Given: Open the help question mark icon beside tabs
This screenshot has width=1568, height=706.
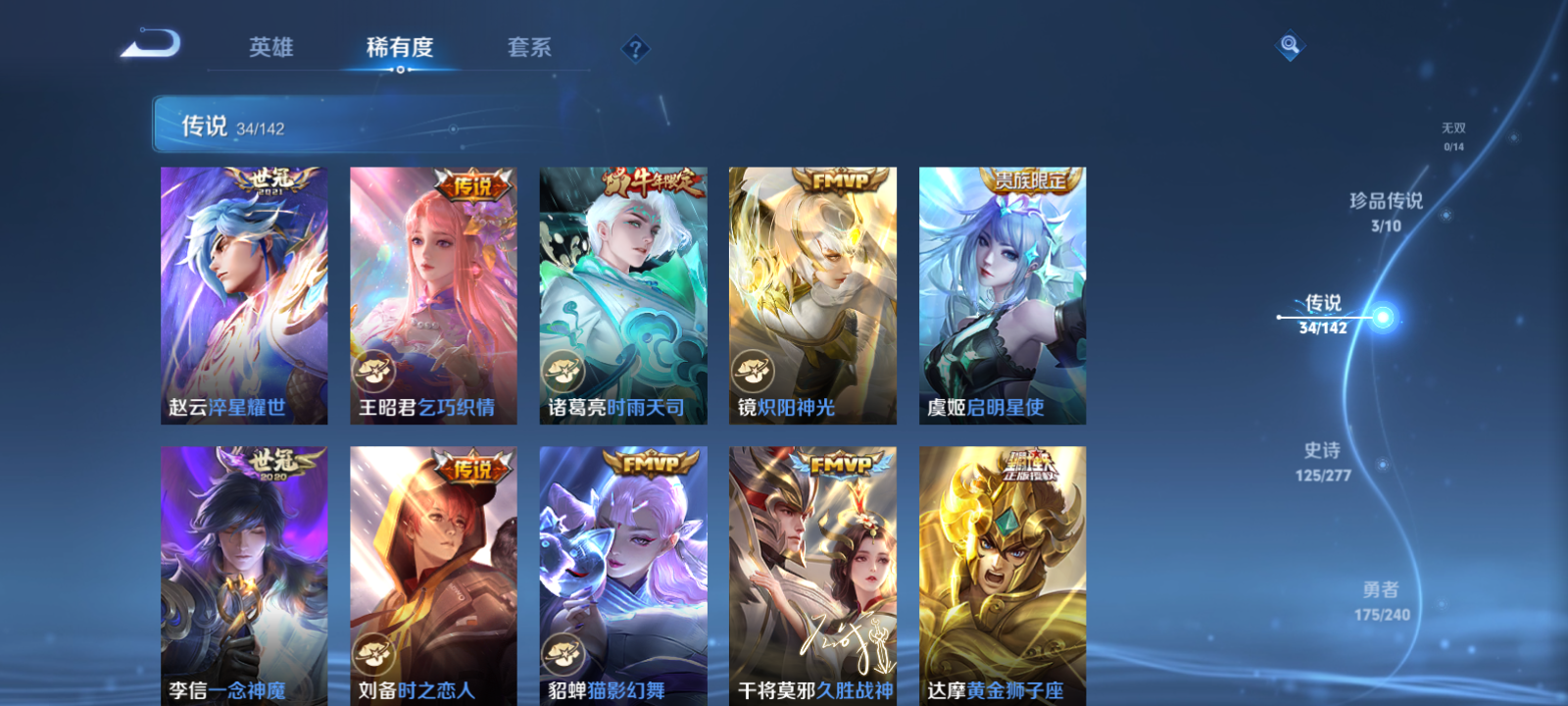Looking at the screenshot, I should tap(636, 47).
